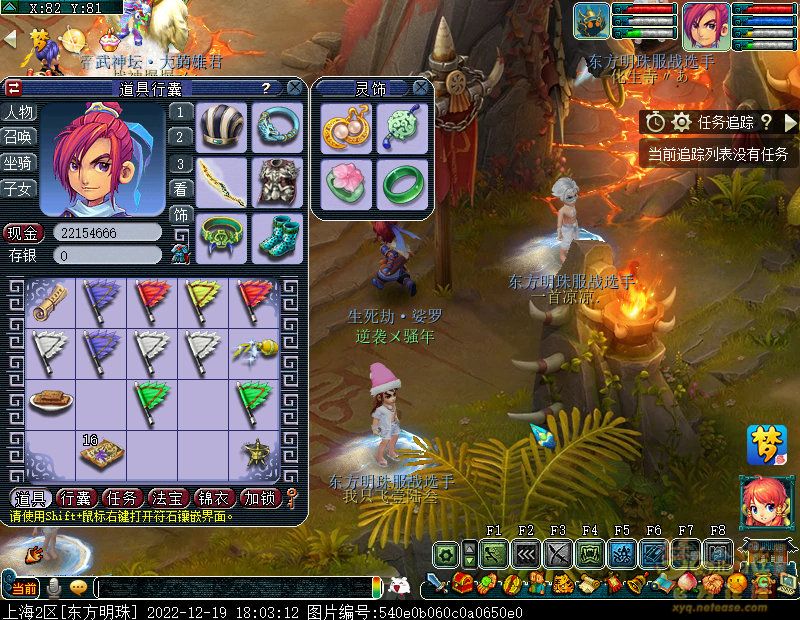This screenshot has height=620, width=800.
Task: Switch to the 行囊 bag tab
Action: (x=75, y=497)
